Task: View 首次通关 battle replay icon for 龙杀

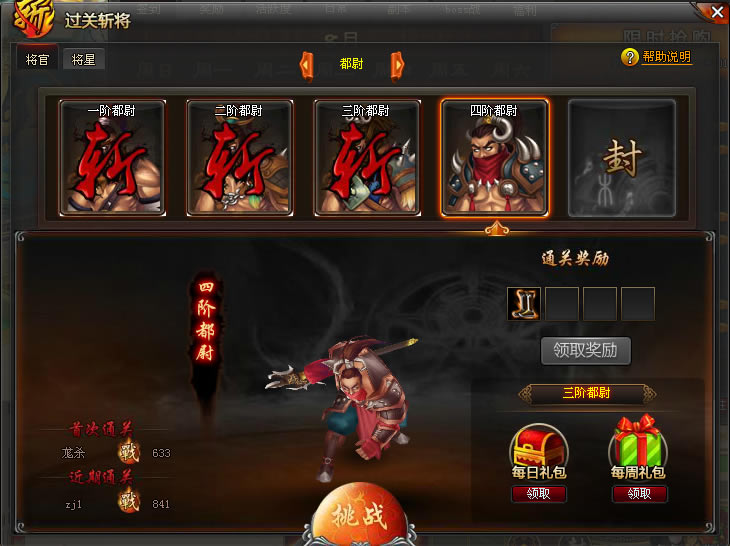Action: tap(128, 452)
